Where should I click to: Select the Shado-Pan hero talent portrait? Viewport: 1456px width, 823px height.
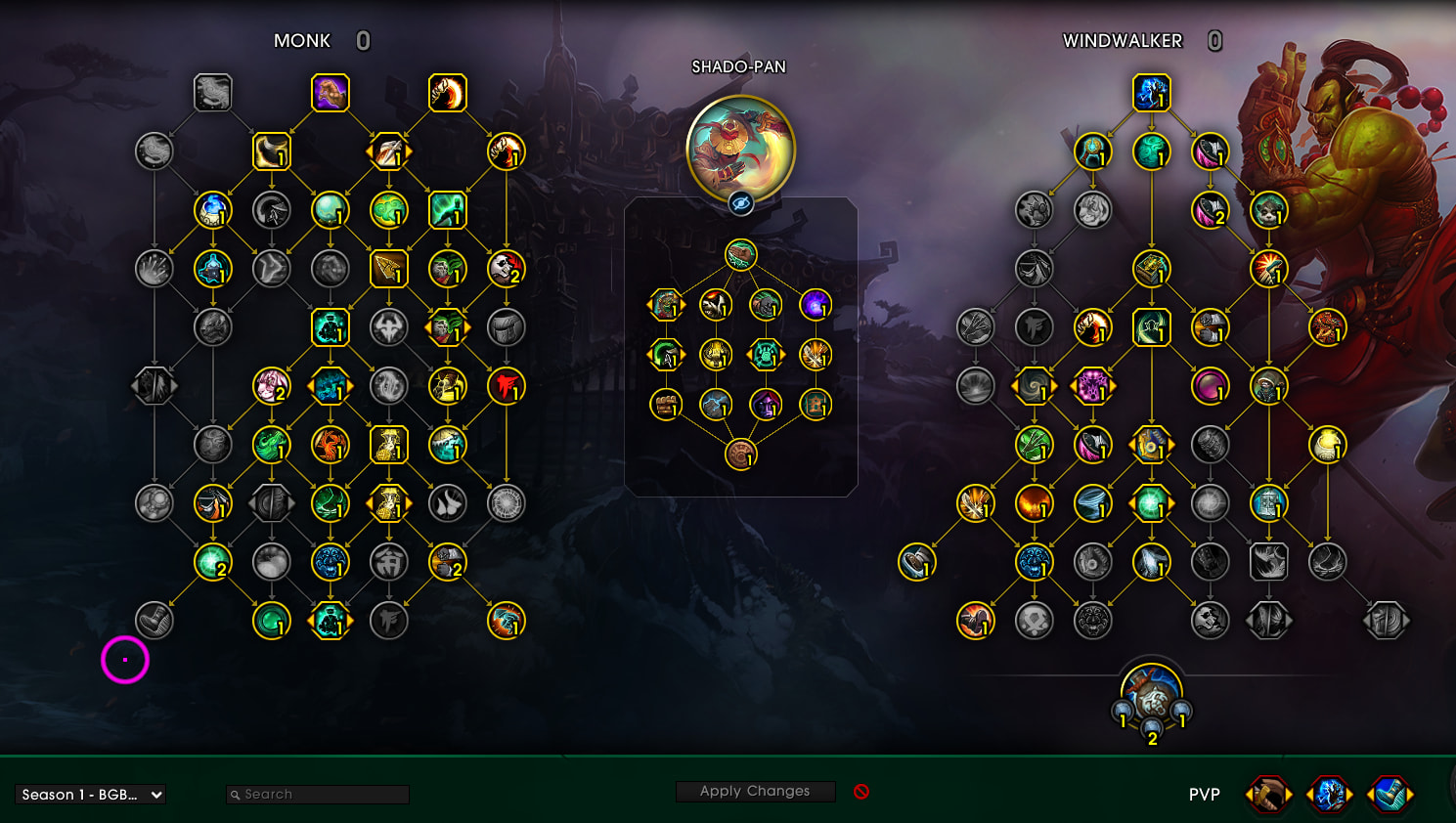pos(741,150)
